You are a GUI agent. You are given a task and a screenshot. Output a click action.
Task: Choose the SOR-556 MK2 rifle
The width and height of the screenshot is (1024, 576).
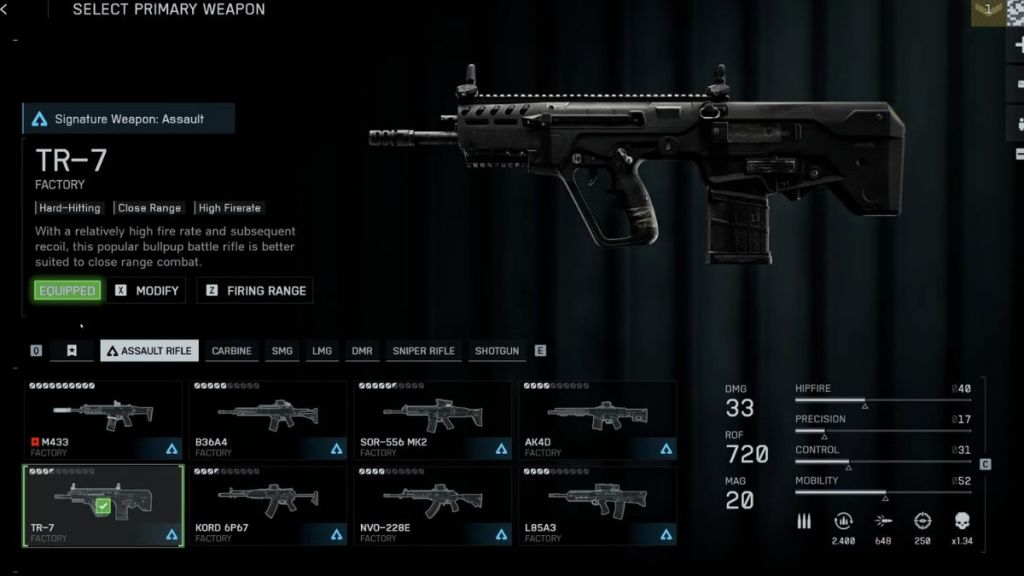[x=432, y=419]
